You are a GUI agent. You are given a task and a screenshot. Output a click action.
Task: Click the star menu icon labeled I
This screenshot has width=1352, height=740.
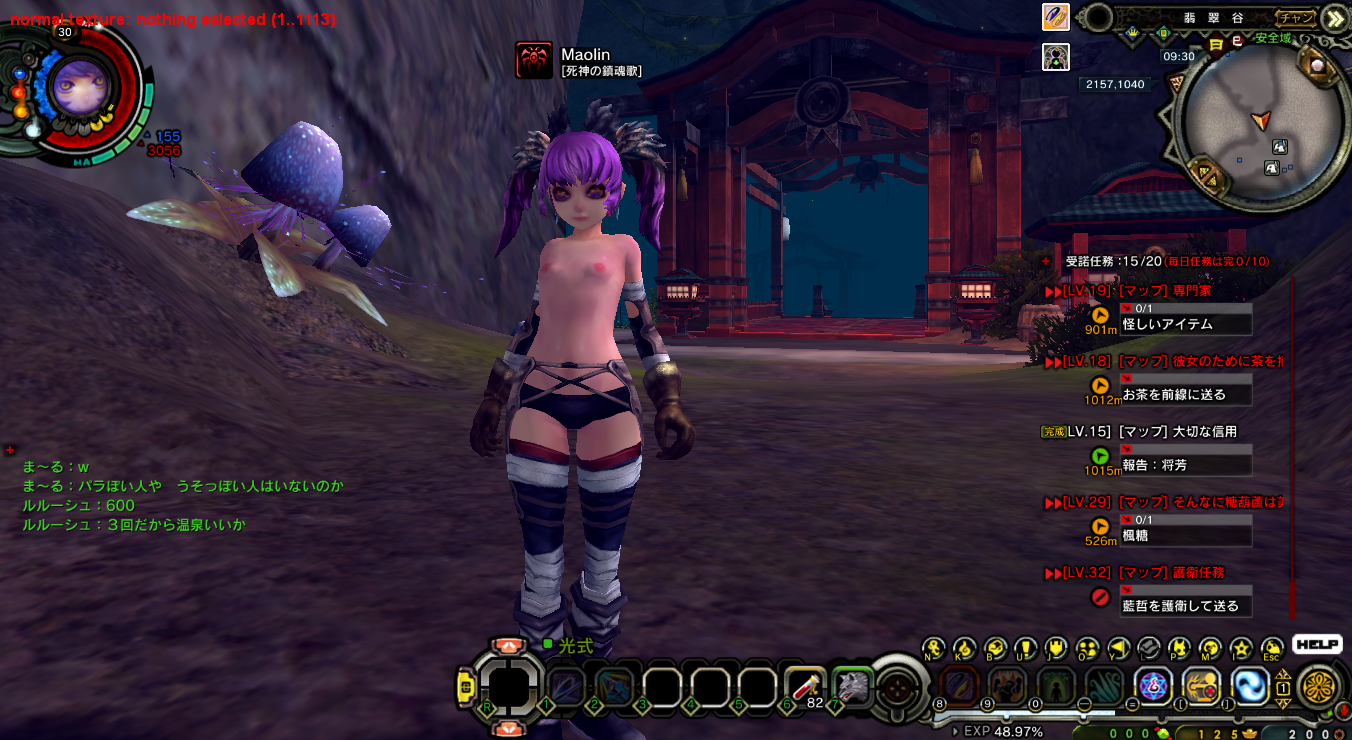coord(1241,648)
